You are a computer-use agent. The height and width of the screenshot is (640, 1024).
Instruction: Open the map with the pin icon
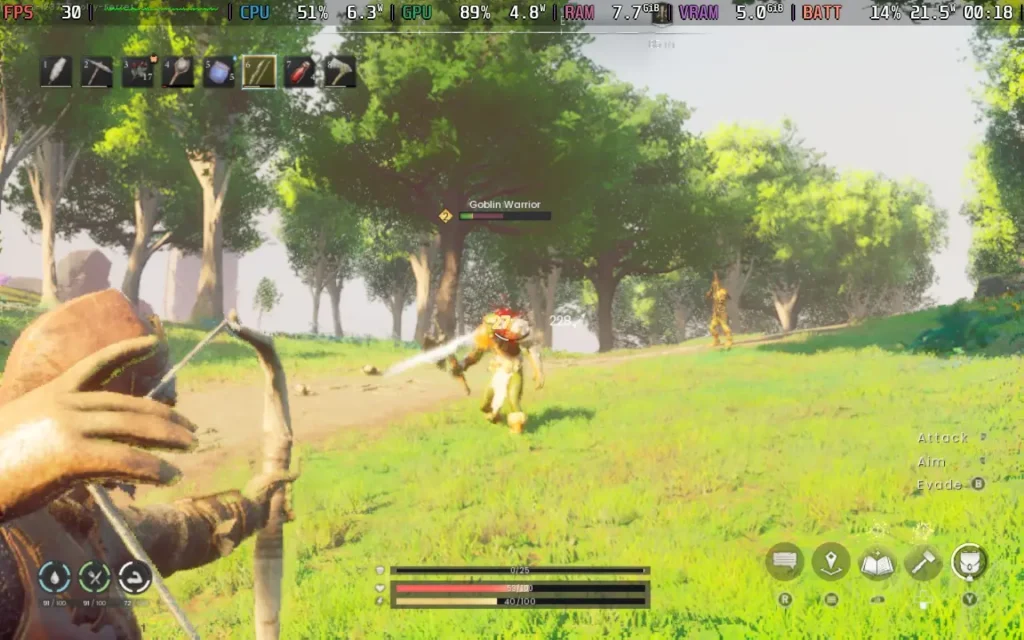pyautogui.click(x=831, y=562)
